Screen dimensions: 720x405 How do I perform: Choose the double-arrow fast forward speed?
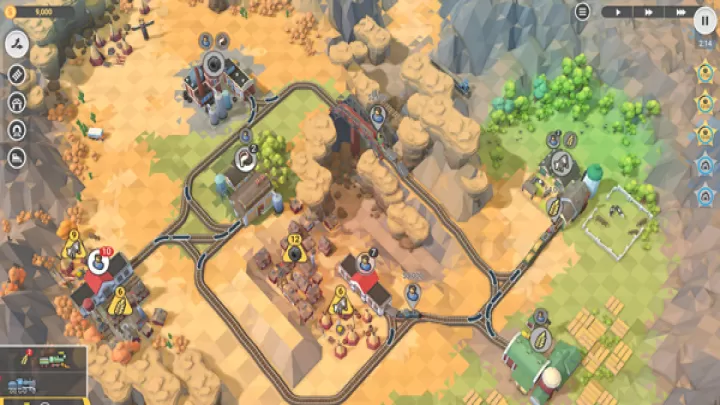[x=648, y=12]
